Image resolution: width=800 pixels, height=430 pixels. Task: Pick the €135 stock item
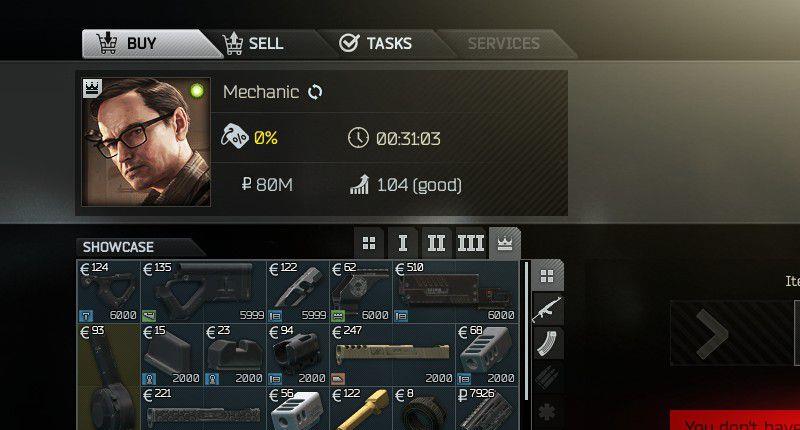click(203, 291)
